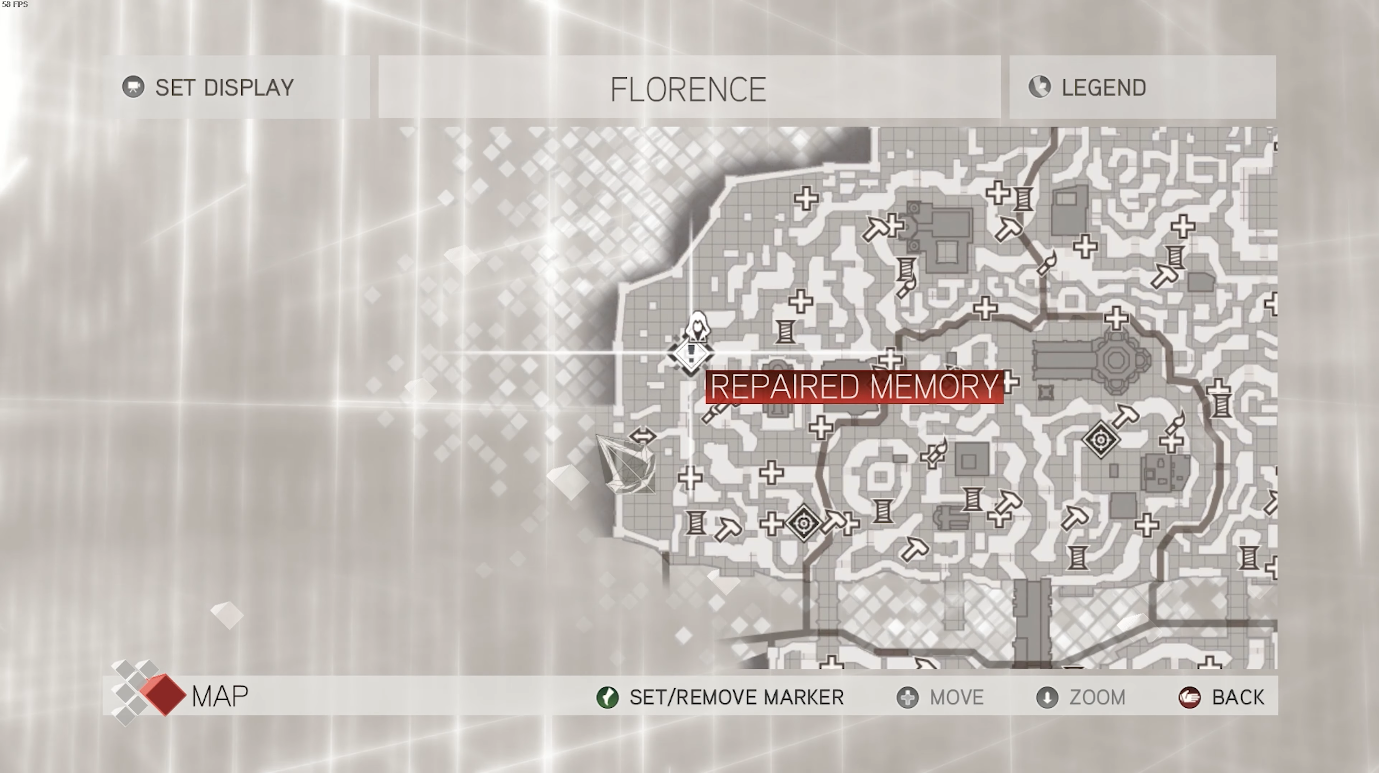Viewport: 1379px width, 773px height.
Task: Click the fast travel double-arrow marker
Action: tap(643, 436)
